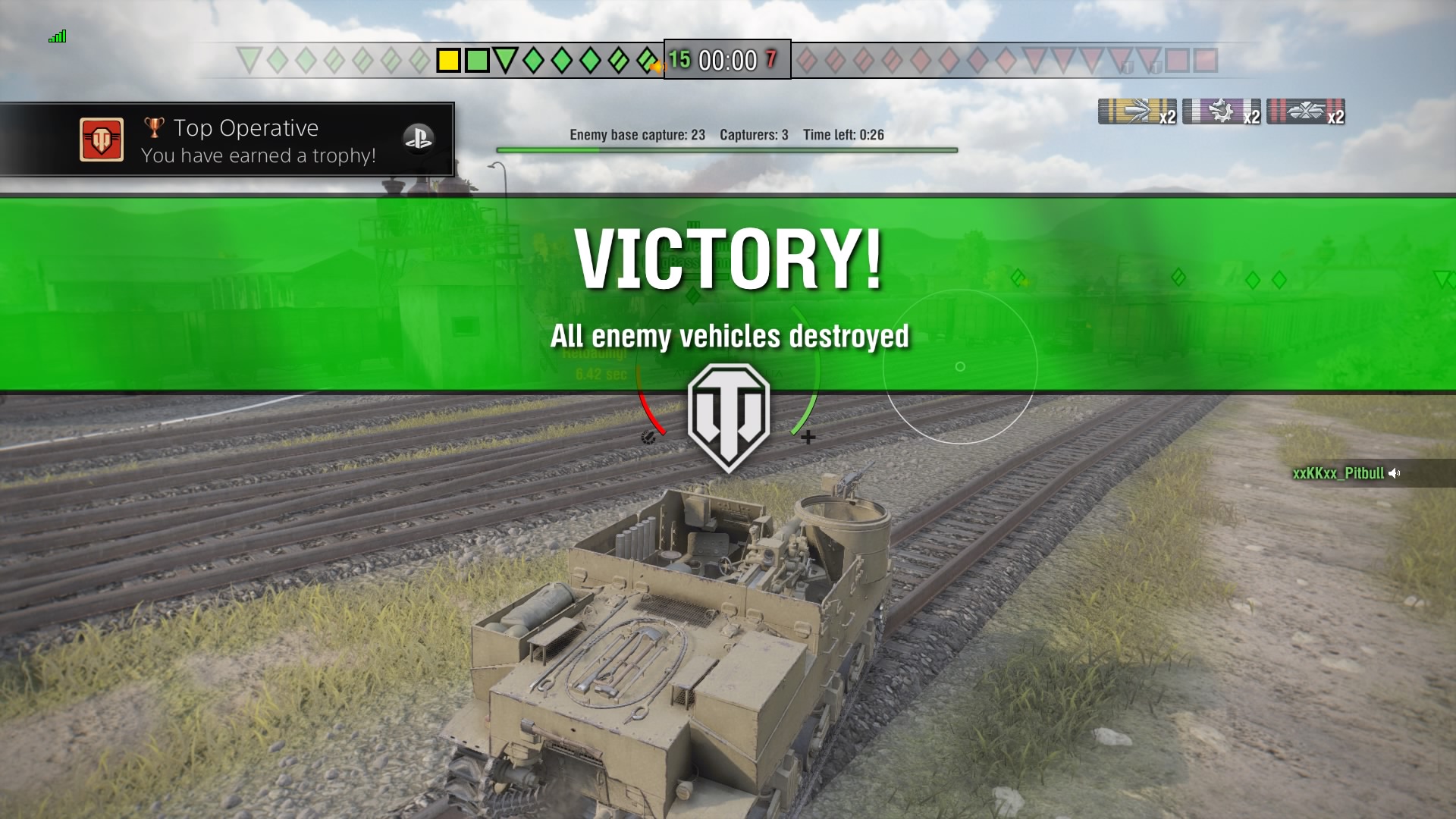
Task: Select the bronze trophy cup icon
Action: 154,127
